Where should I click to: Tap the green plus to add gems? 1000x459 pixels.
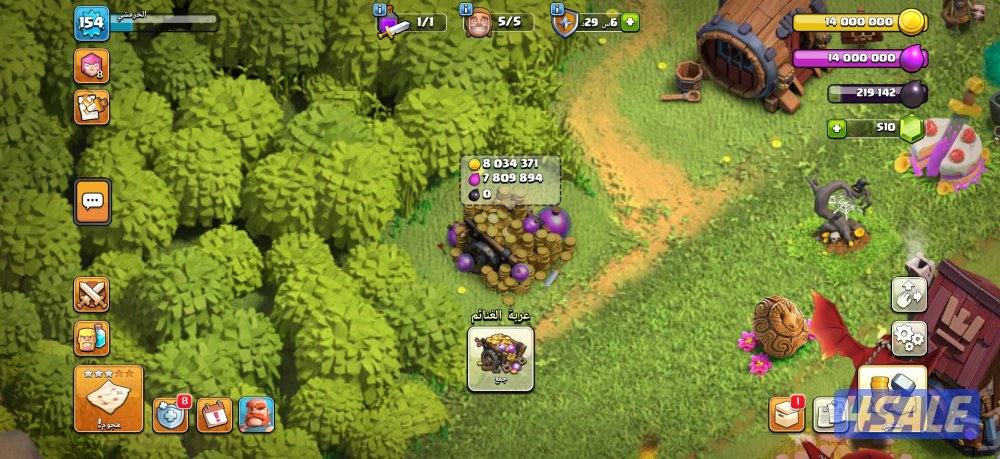pyautogui.click(x=836, y=128)
